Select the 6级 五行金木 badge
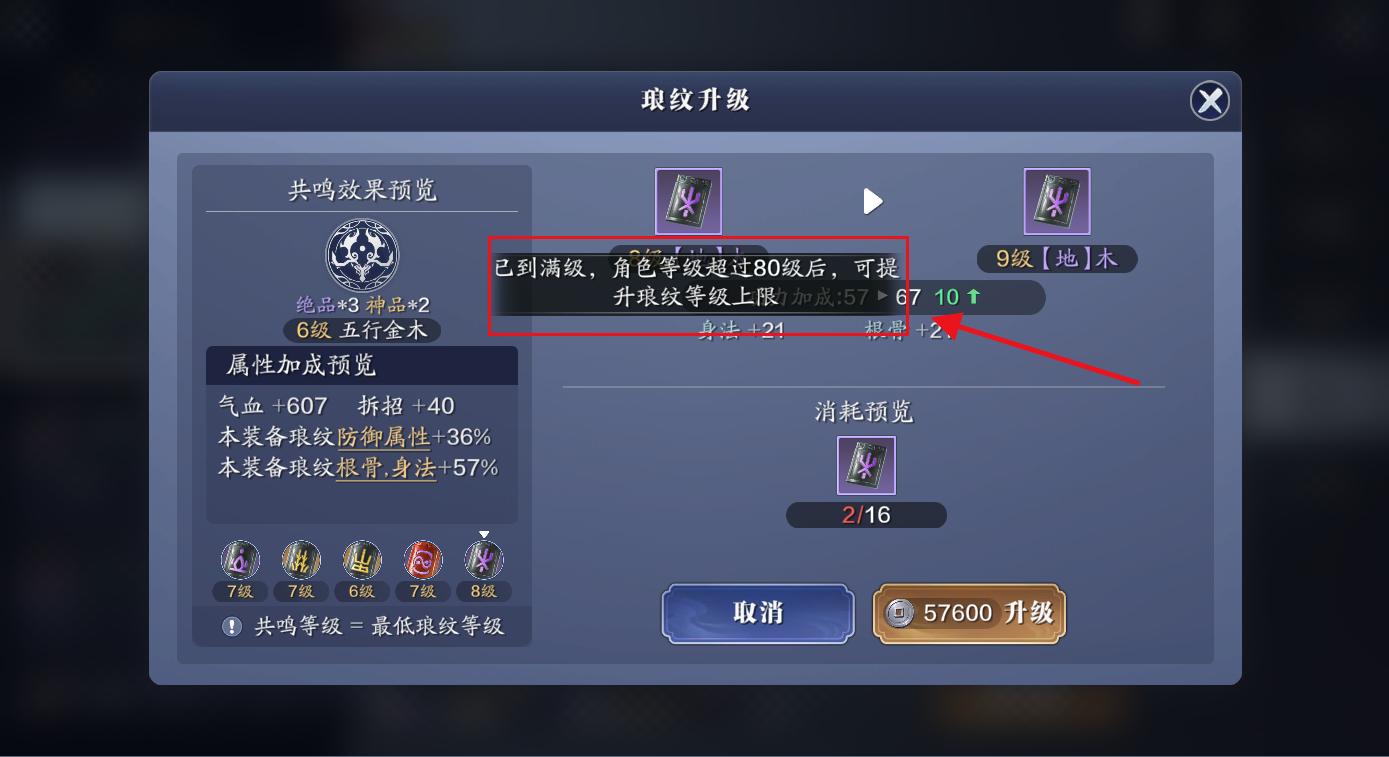 pos(361,330)
